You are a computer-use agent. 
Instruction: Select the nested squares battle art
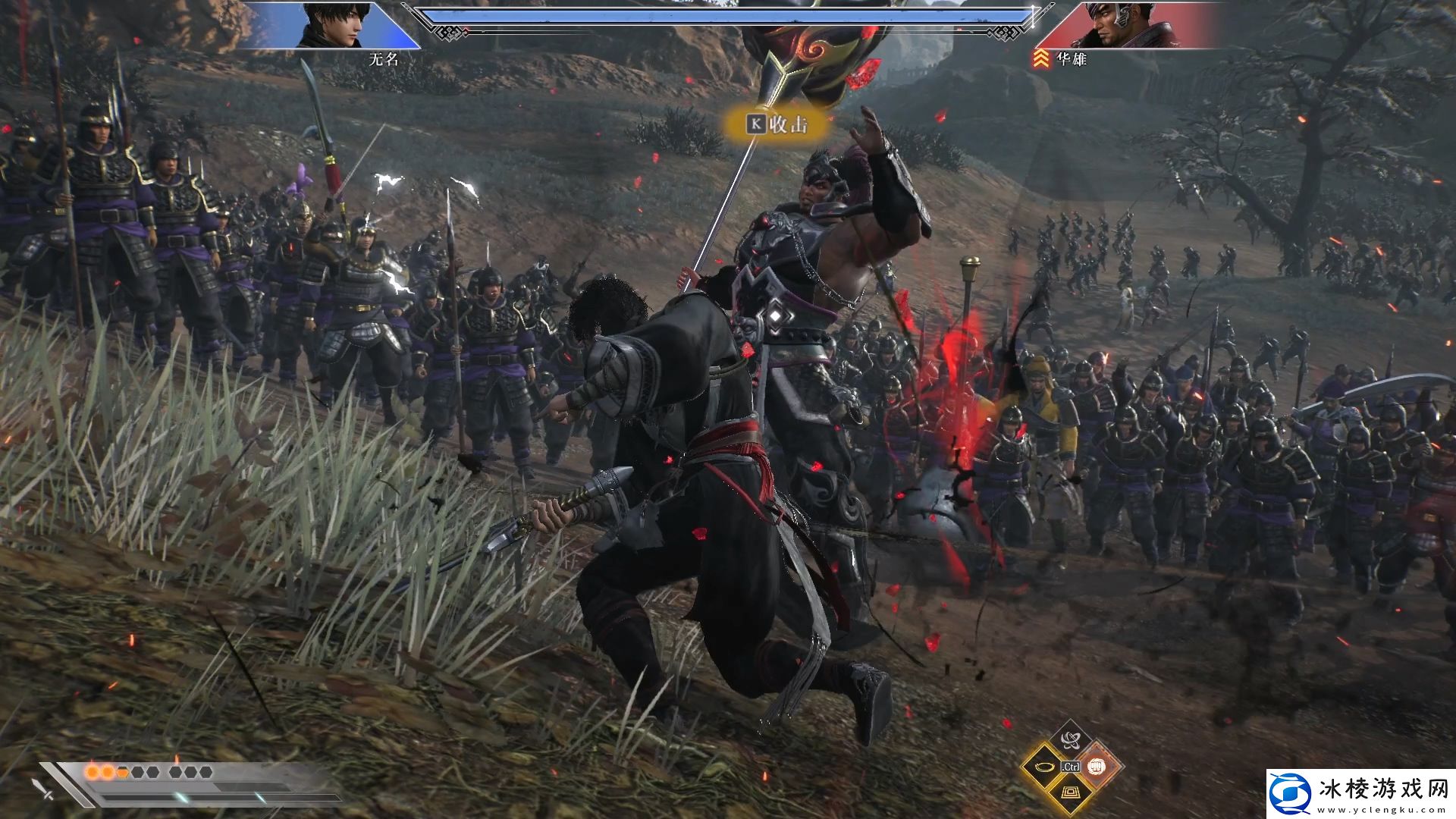[x=1070, y=793]
